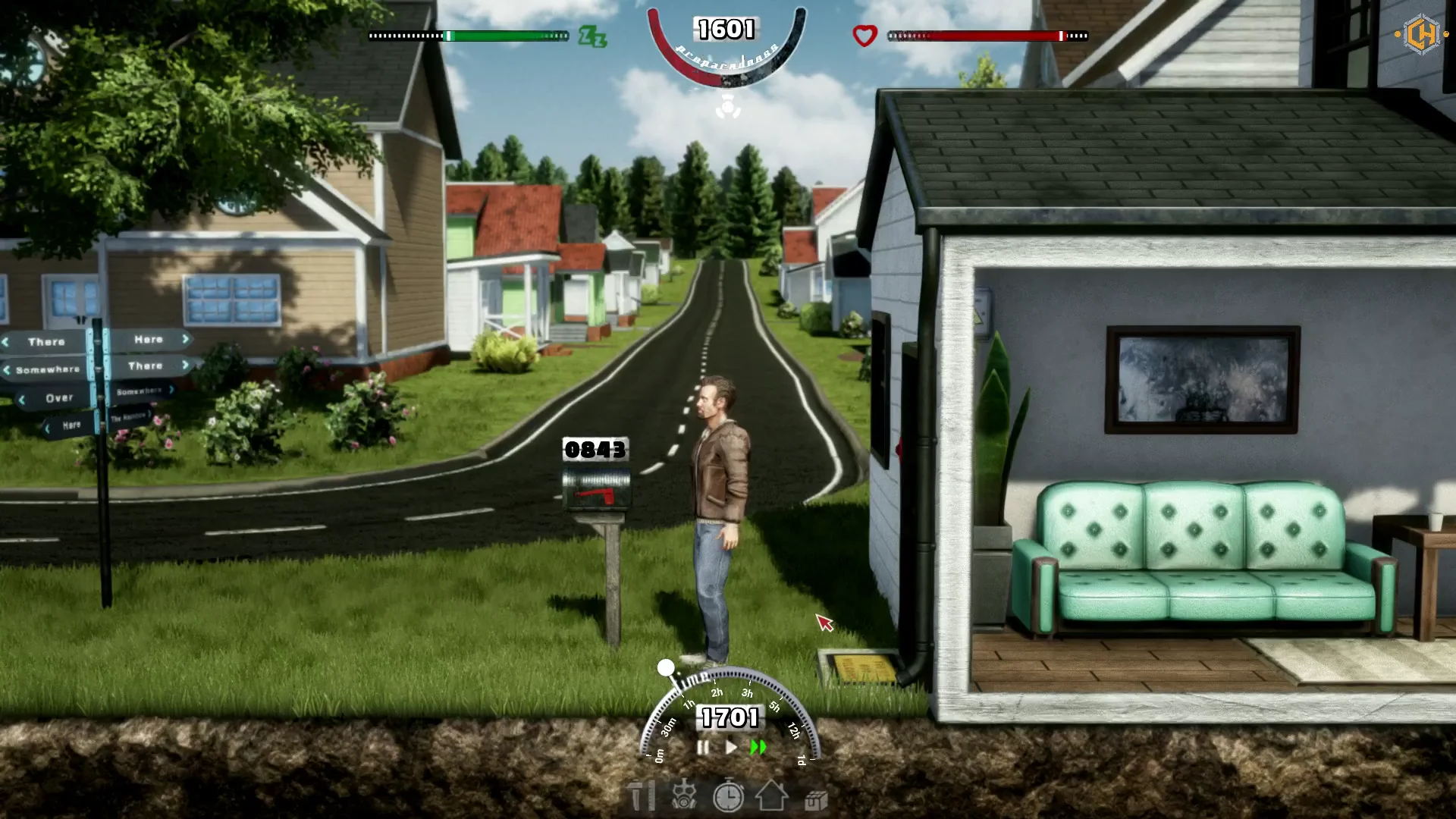Activate the green fast-forward button
This screenshot has height=819, width=1456.
click(758, 748)
